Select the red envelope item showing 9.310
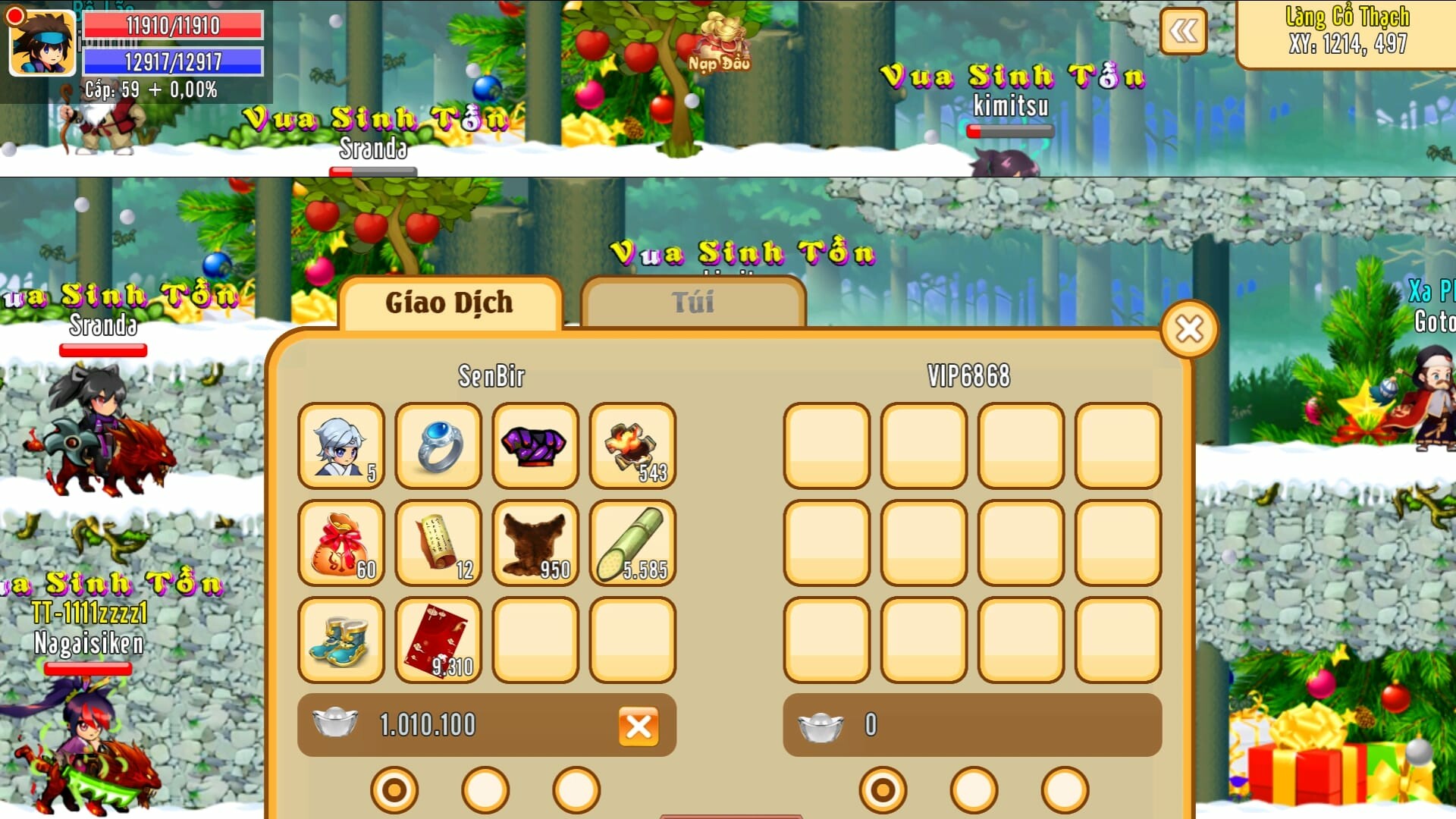The image size is (1456, 819). 438,641
